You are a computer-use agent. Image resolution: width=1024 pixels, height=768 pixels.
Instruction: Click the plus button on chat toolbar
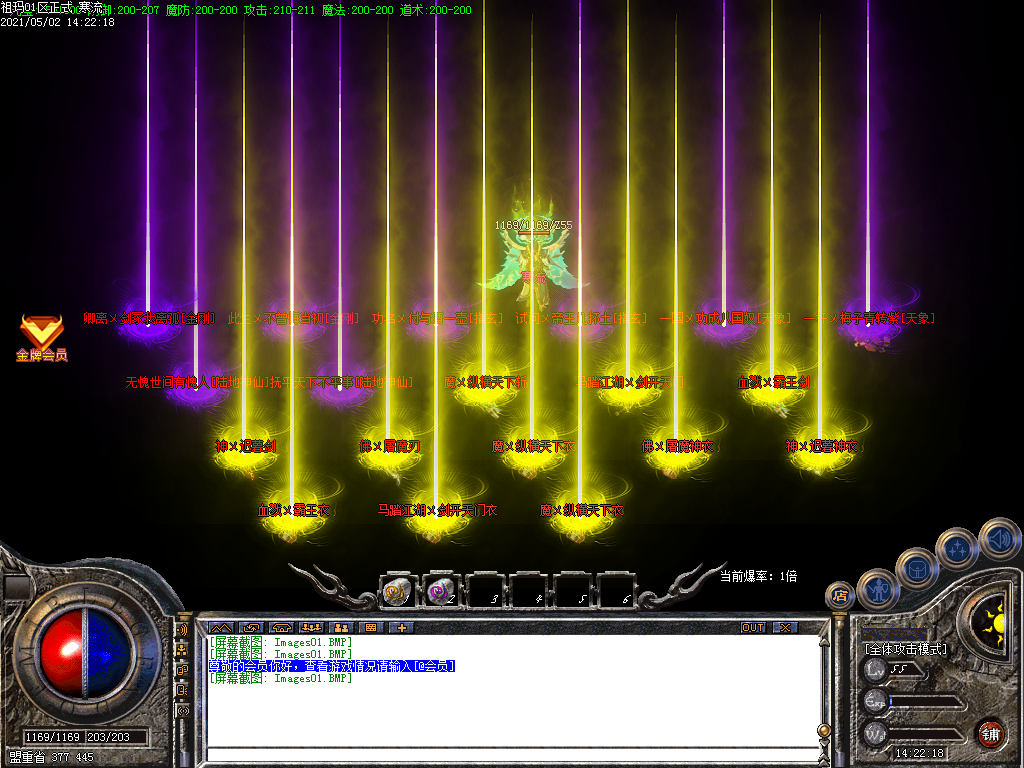click(402, 628)
